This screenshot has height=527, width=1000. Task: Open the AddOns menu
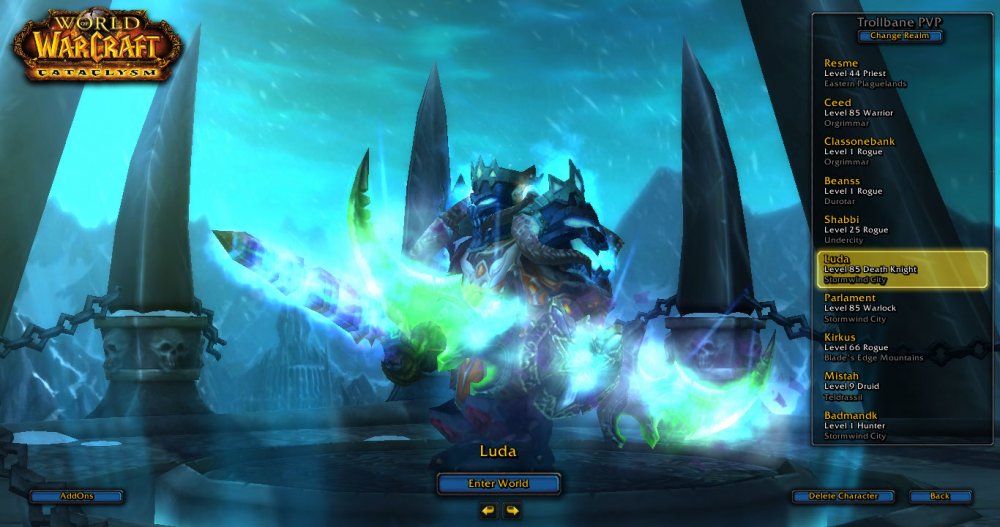click(x=77, y=496)
